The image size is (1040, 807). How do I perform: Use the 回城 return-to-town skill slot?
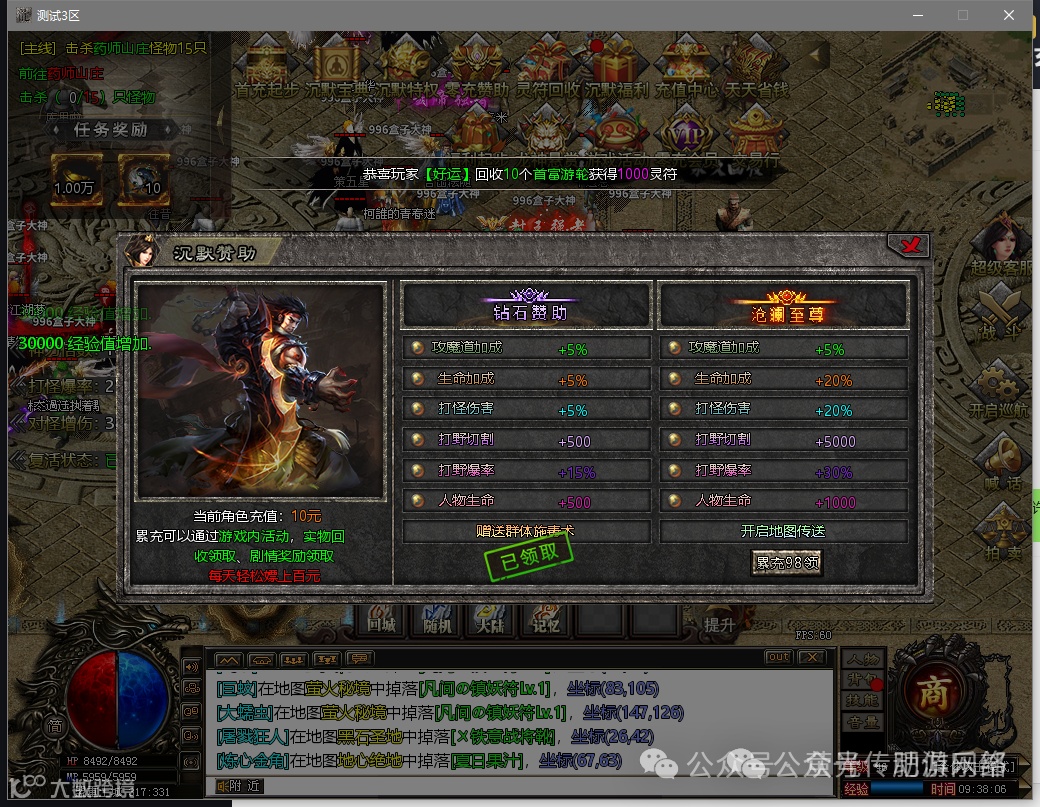click(x=381, y=620)
